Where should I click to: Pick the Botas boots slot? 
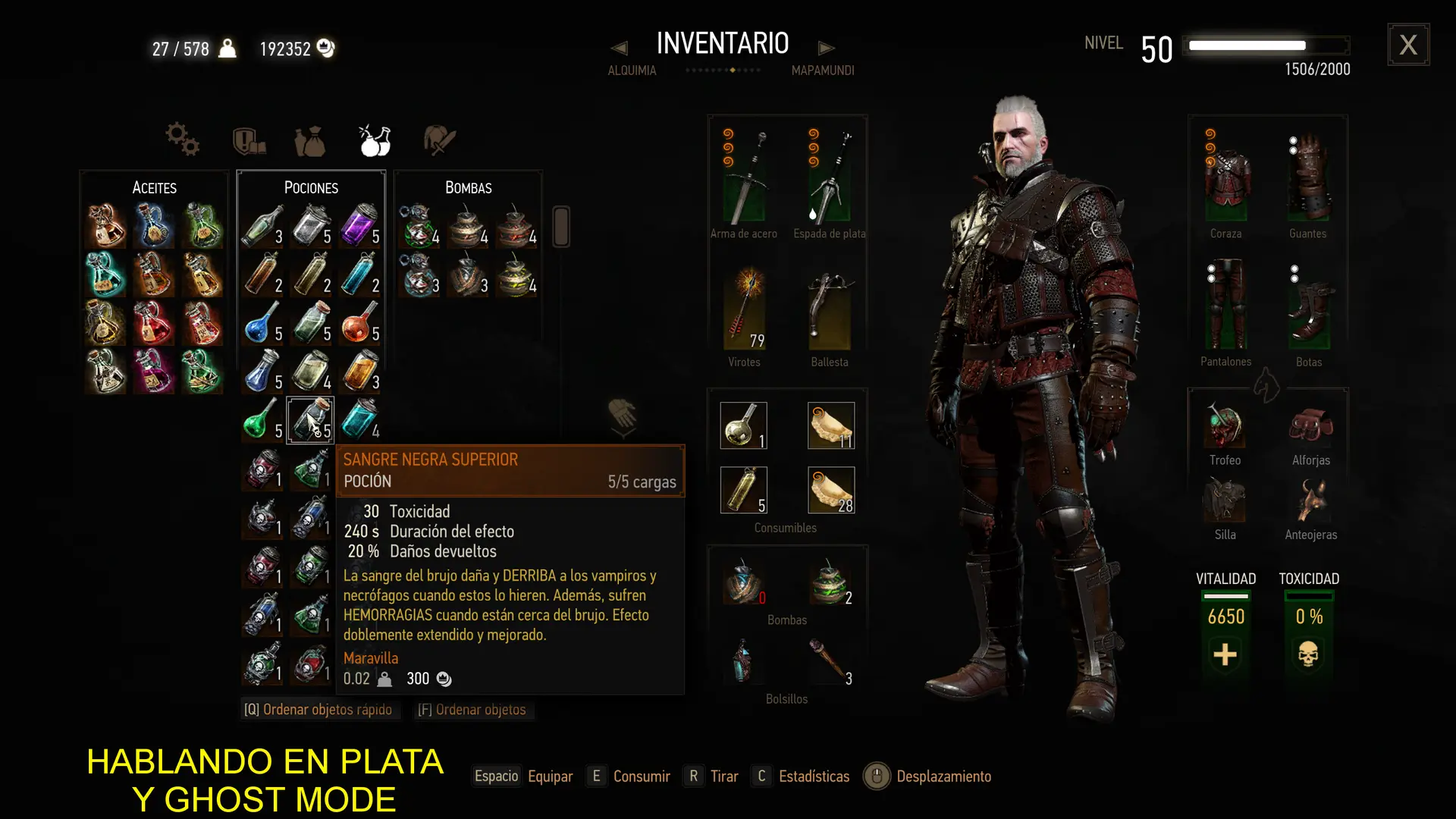pyautogui.click(x=1309, y=308)
